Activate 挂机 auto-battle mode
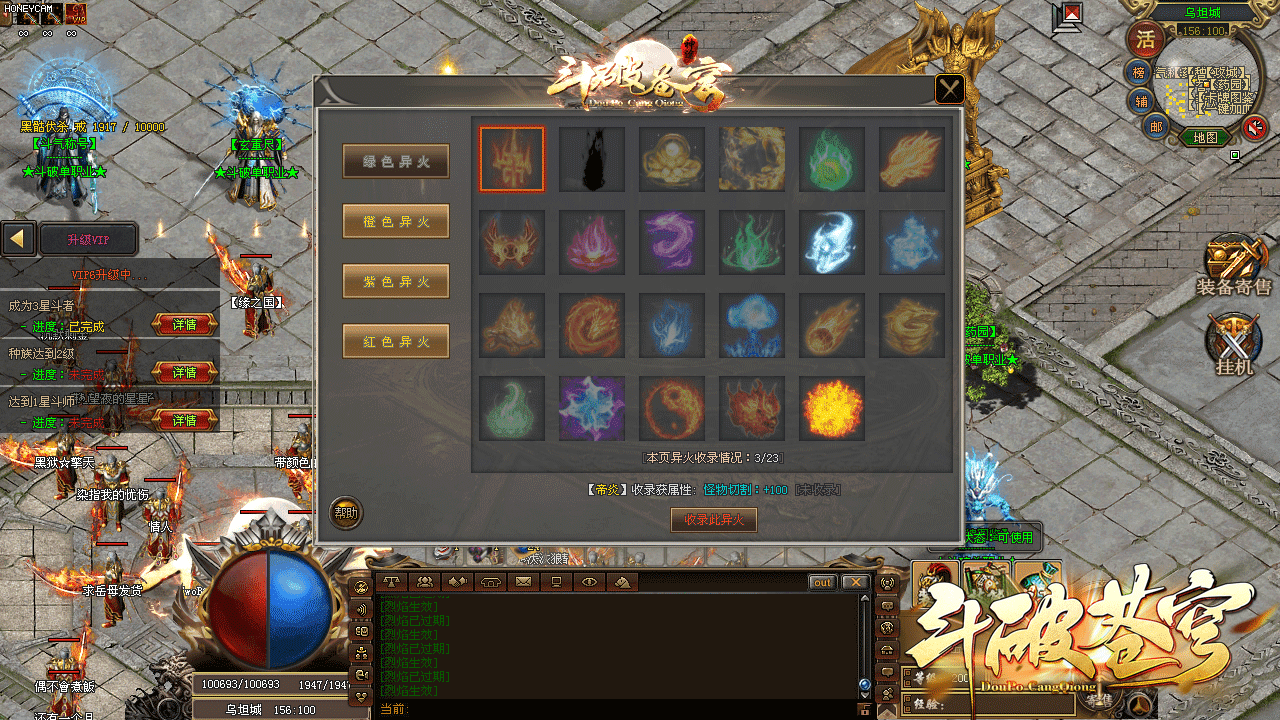1280x720 pixels. pos(1234,345)
